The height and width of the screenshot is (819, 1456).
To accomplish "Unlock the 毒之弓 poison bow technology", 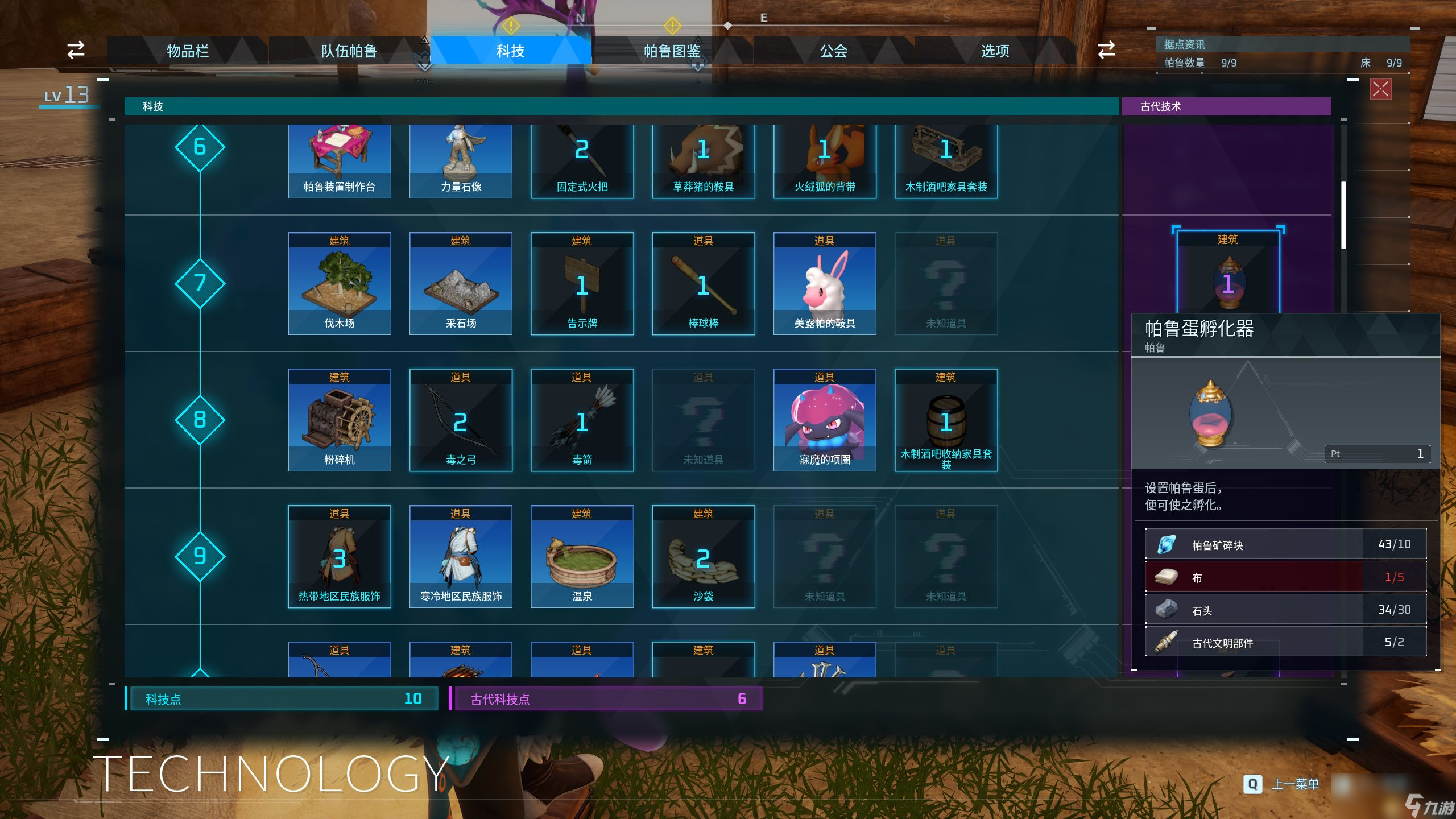I will [461, 420].
